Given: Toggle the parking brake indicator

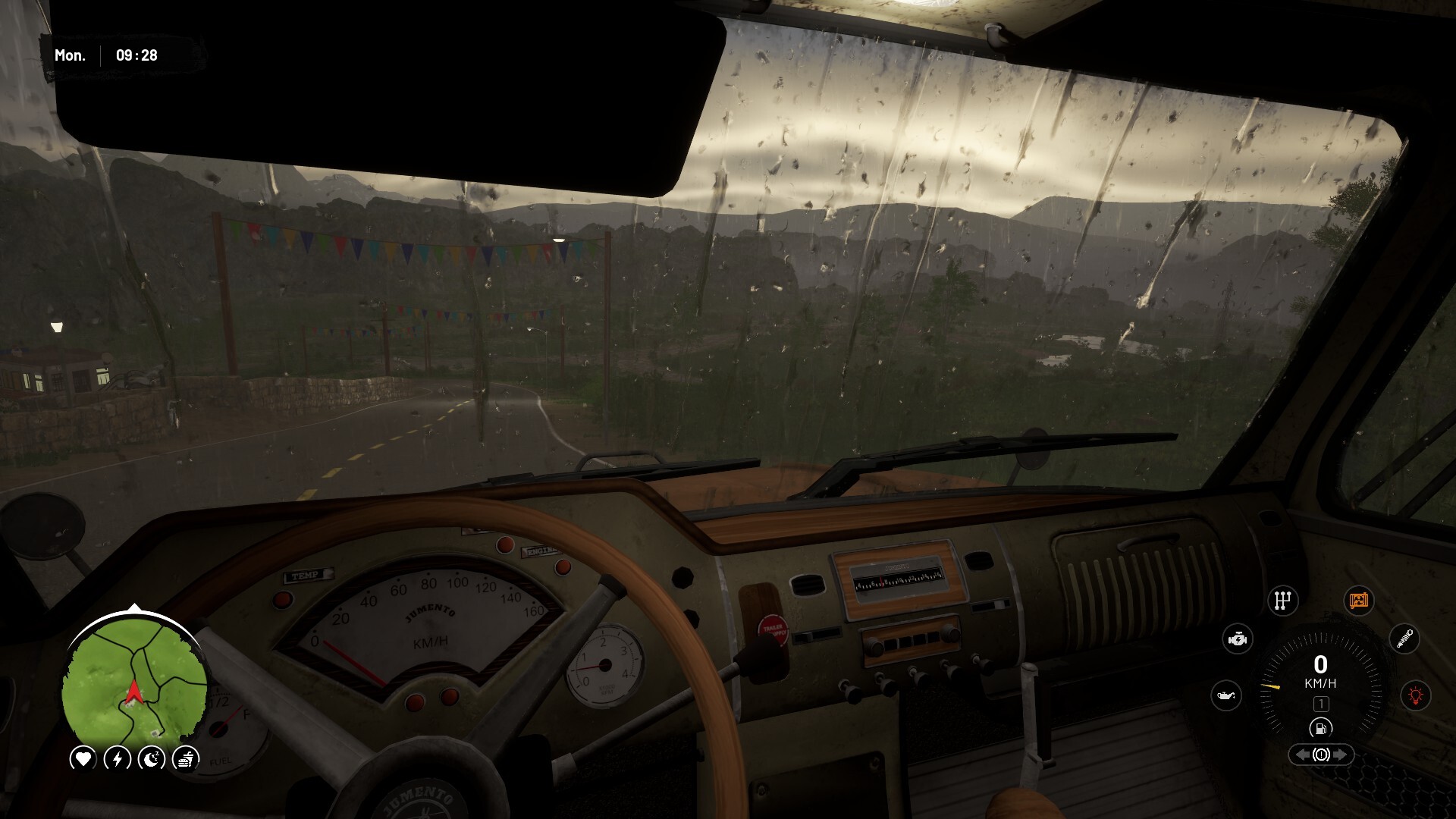Looking at the screenshot, I should pyautogui.click(x=1320, y=755).
